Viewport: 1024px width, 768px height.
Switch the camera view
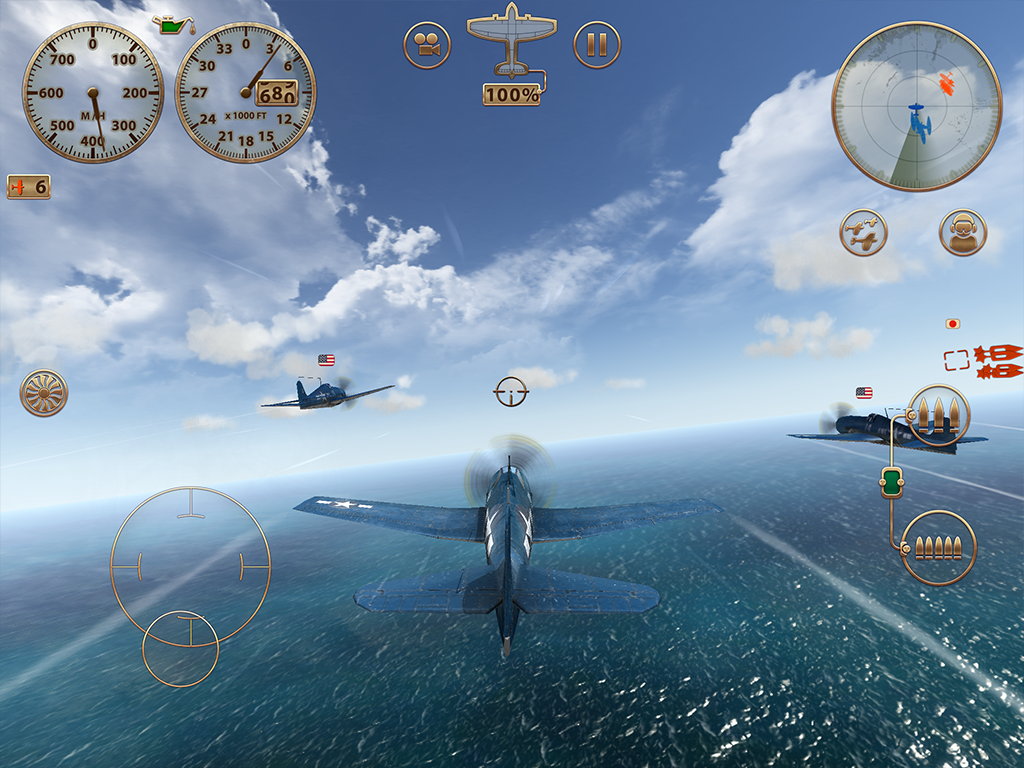click(427, 45)
